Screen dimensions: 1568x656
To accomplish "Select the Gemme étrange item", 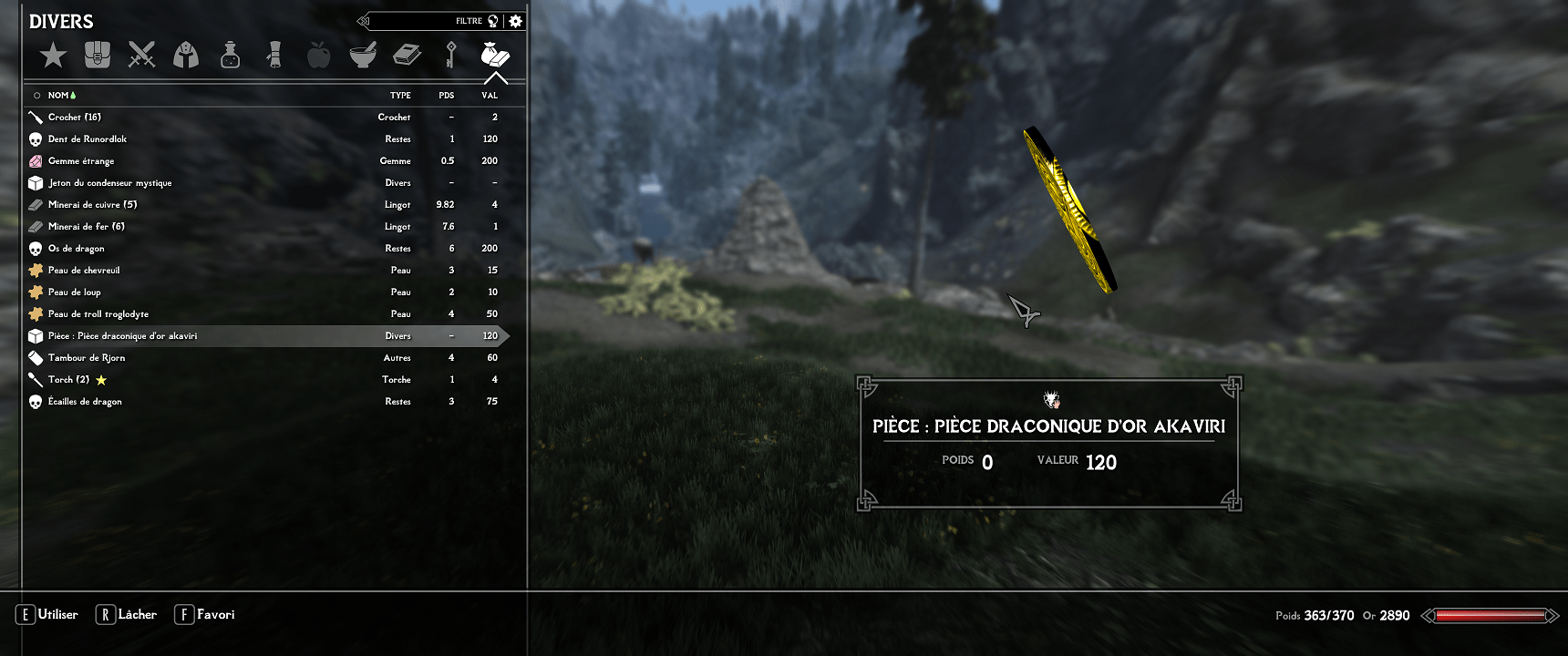I will [81, 161].
